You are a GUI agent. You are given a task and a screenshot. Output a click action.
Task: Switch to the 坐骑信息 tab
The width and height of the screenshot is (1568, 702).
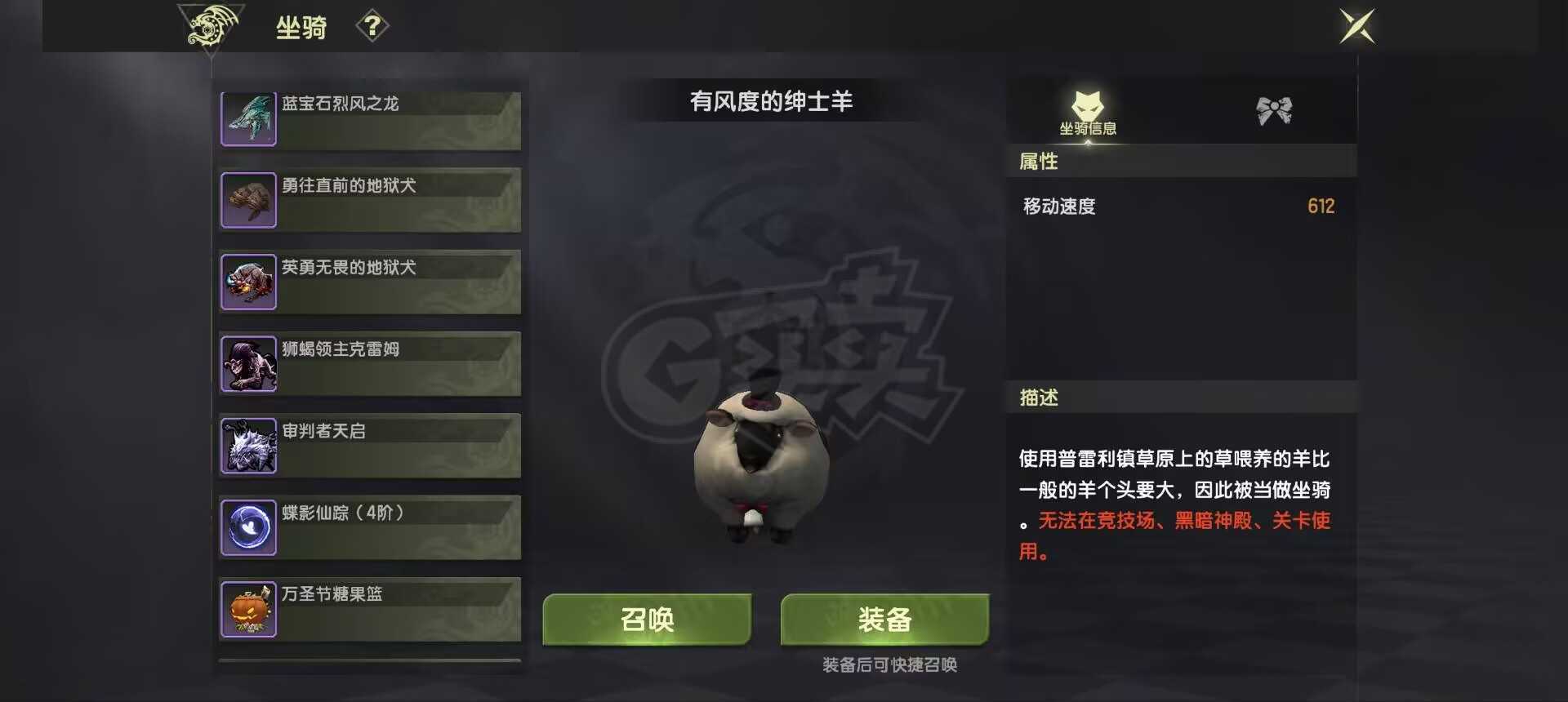pyautogui.click(x=1086, y=127)
